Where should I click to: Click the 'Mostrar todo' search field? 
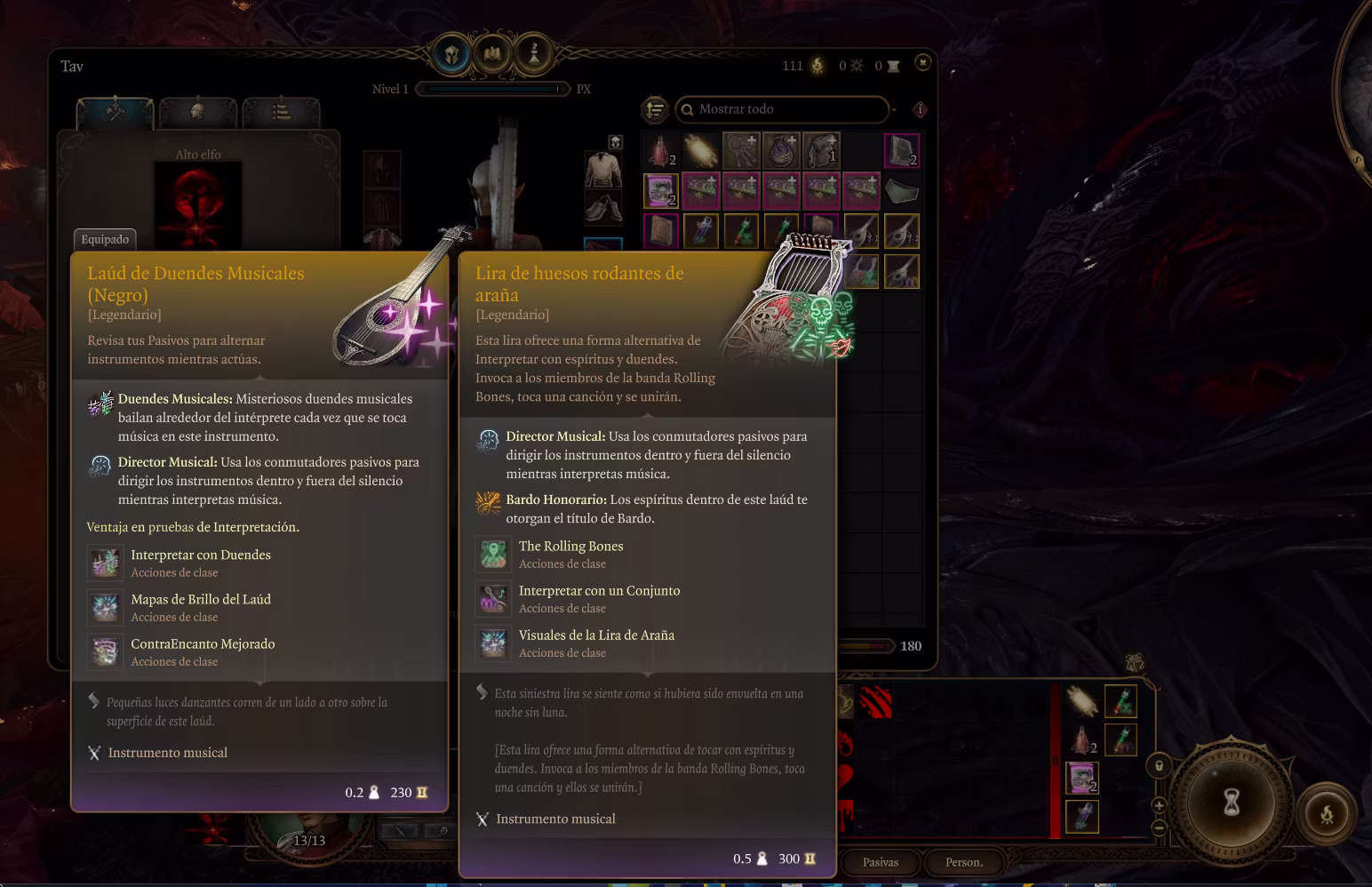click(782, 109)
